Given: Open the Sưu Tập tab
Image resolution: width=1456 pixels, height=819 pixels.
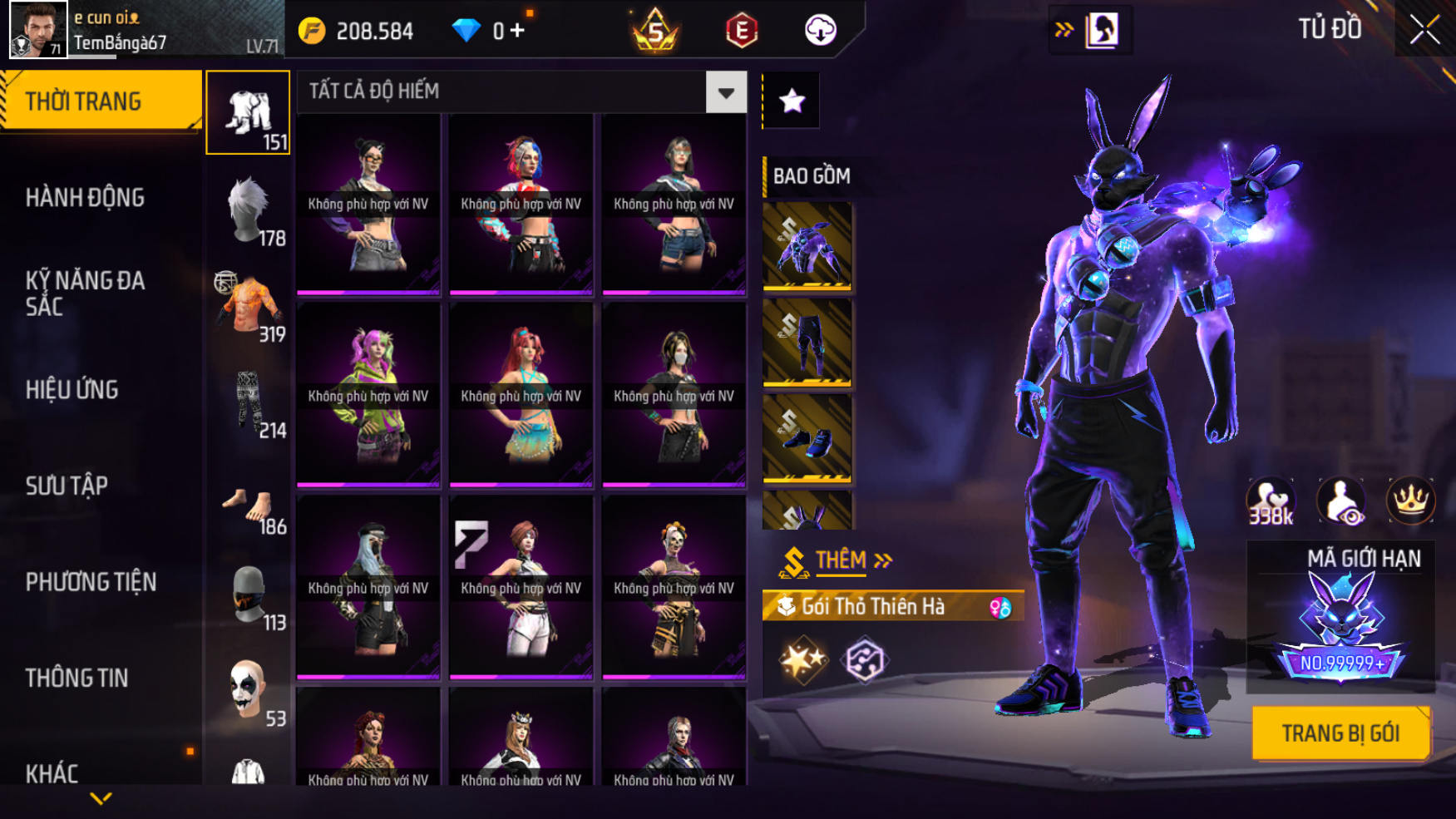Looking at the screenshot, I should (x=67, y=486).
